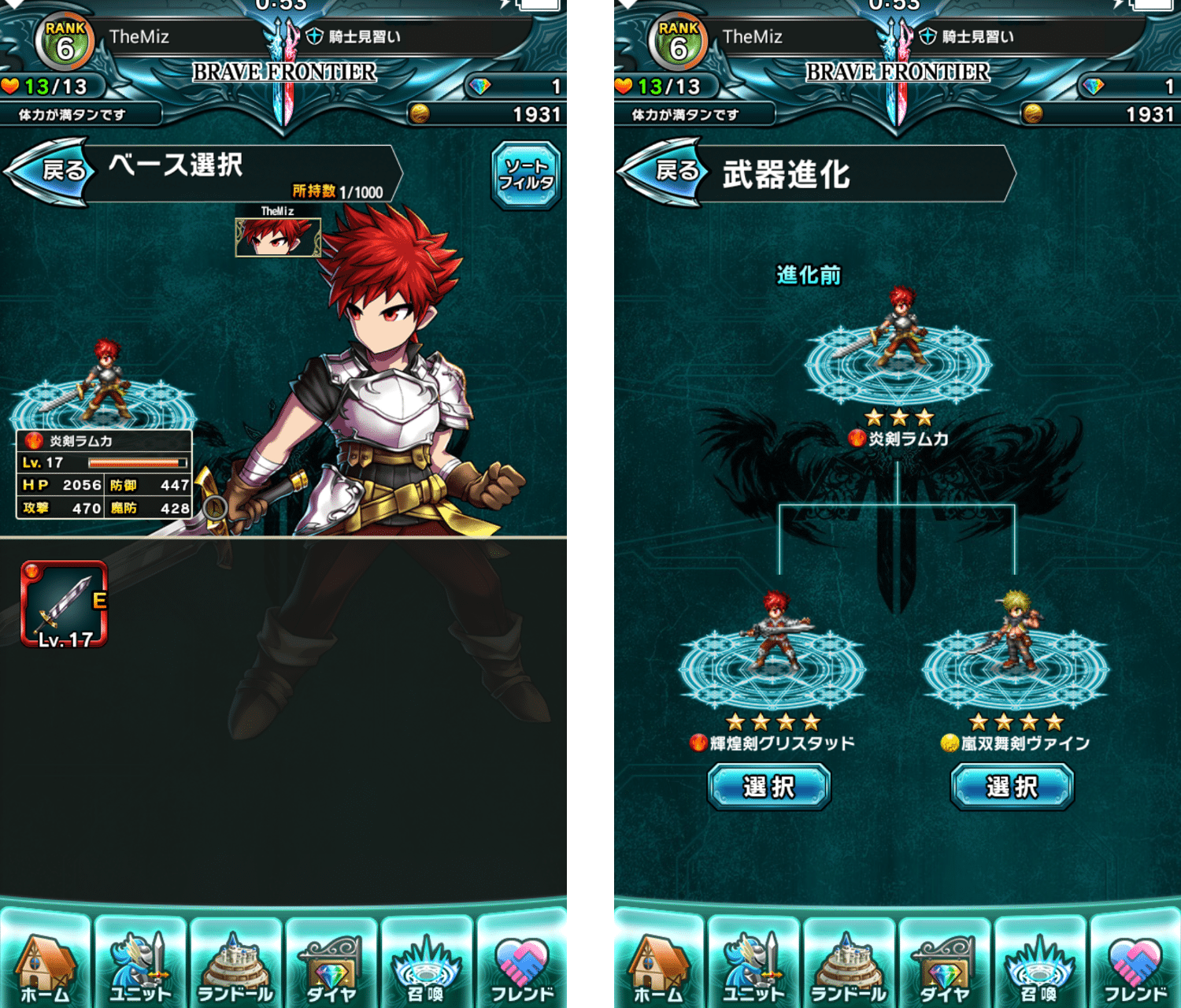The height and width of the screenshot is (1008, 1181).
Task: Choose 選択 under 嵐双舞剣ヴァイン
Action: pos(1012,787)
